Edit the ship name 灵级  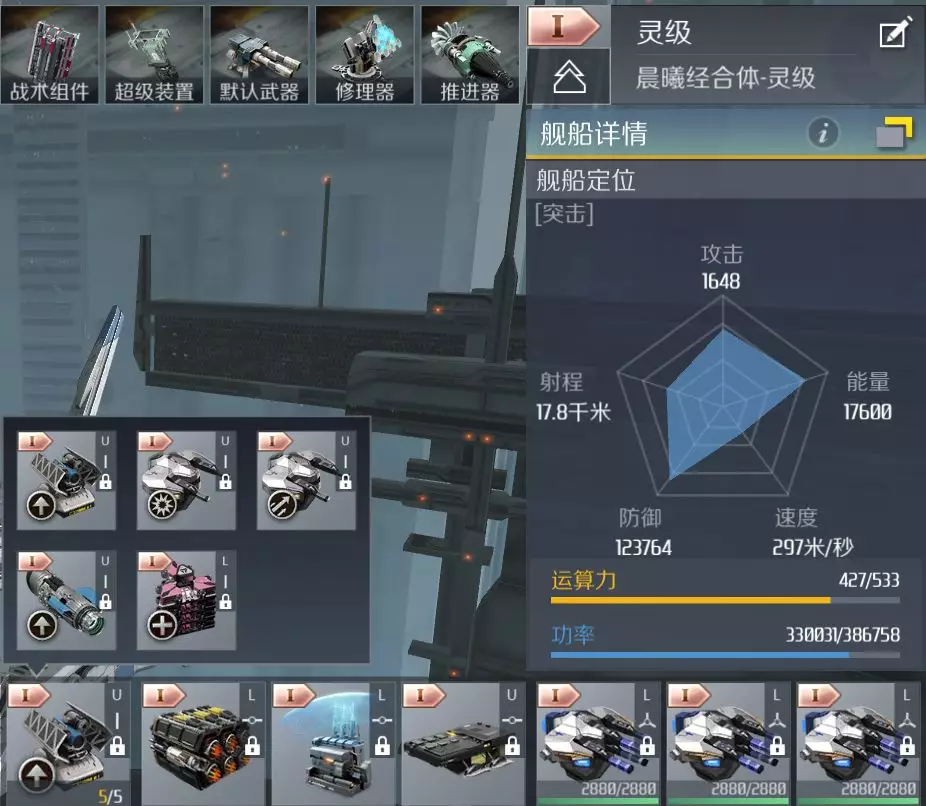(894, 33)
